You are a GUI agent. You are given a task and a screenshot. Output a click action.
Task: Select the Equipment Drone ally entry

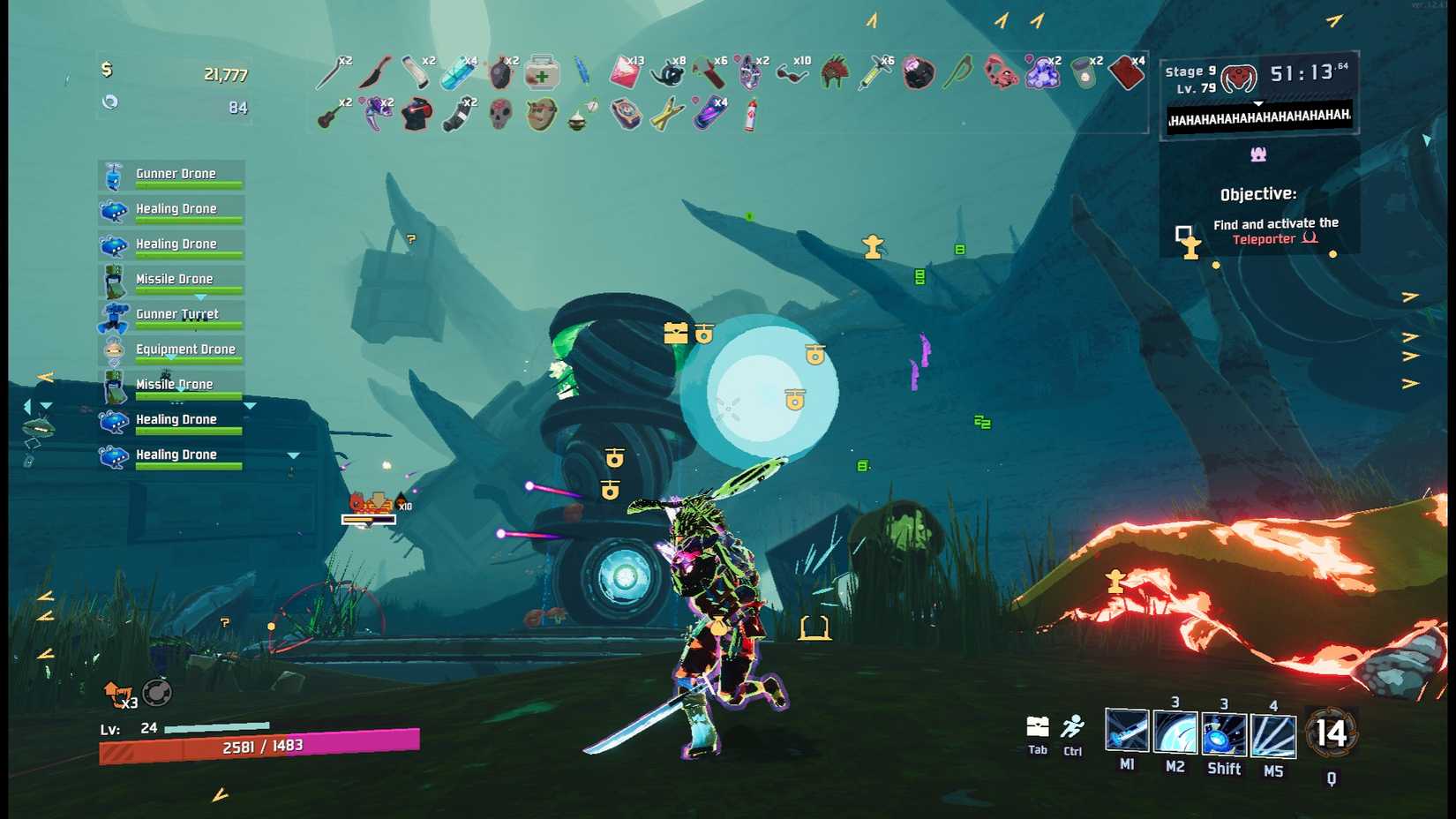click(171, 351)
